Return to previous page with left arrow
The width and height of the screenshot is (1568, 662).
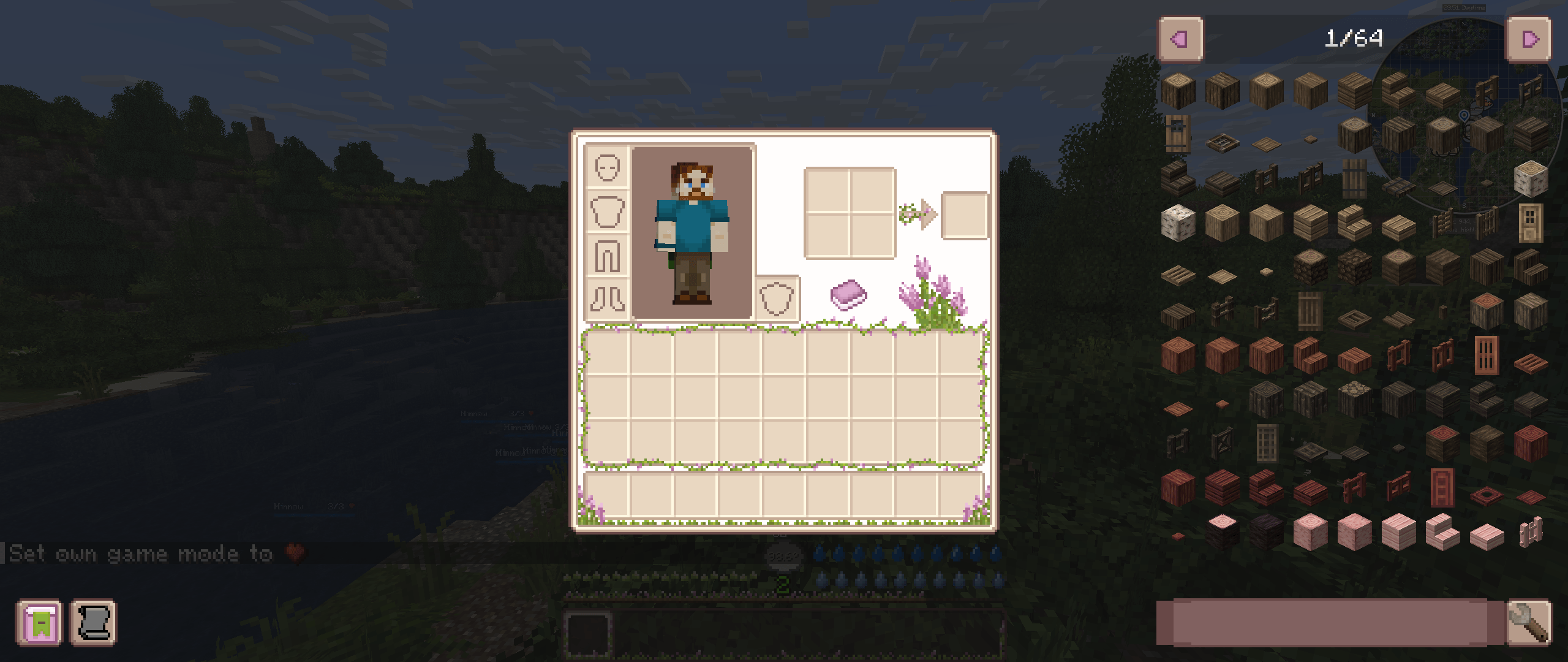coord(1182,38)
